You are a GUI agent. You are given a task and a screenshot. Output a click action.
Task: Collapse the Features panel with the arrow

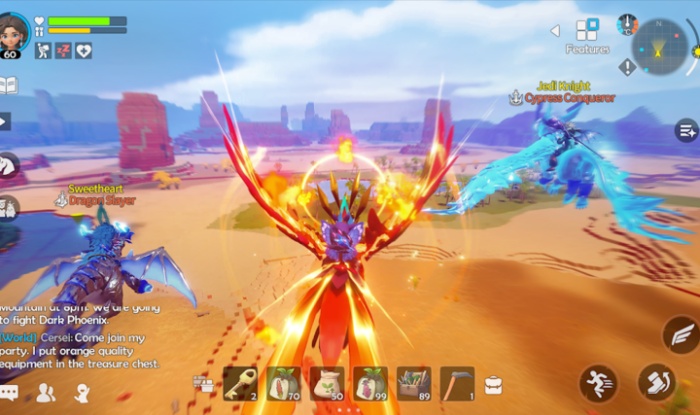555,31
